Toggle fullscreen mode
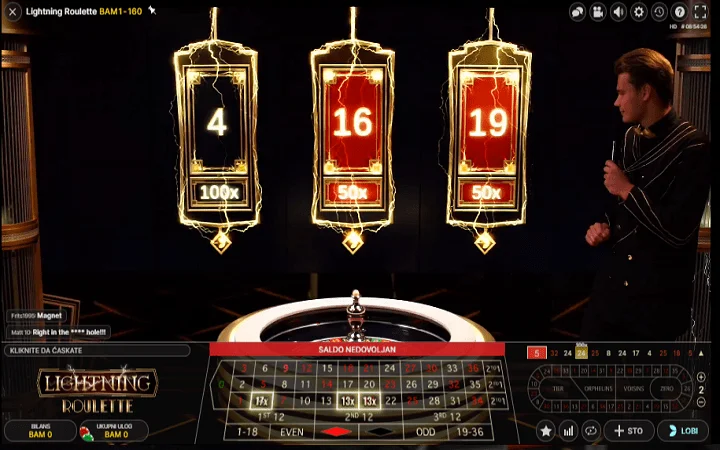This screenshot has height=450, width=720. pyautogui.click(x=700, y=12)
